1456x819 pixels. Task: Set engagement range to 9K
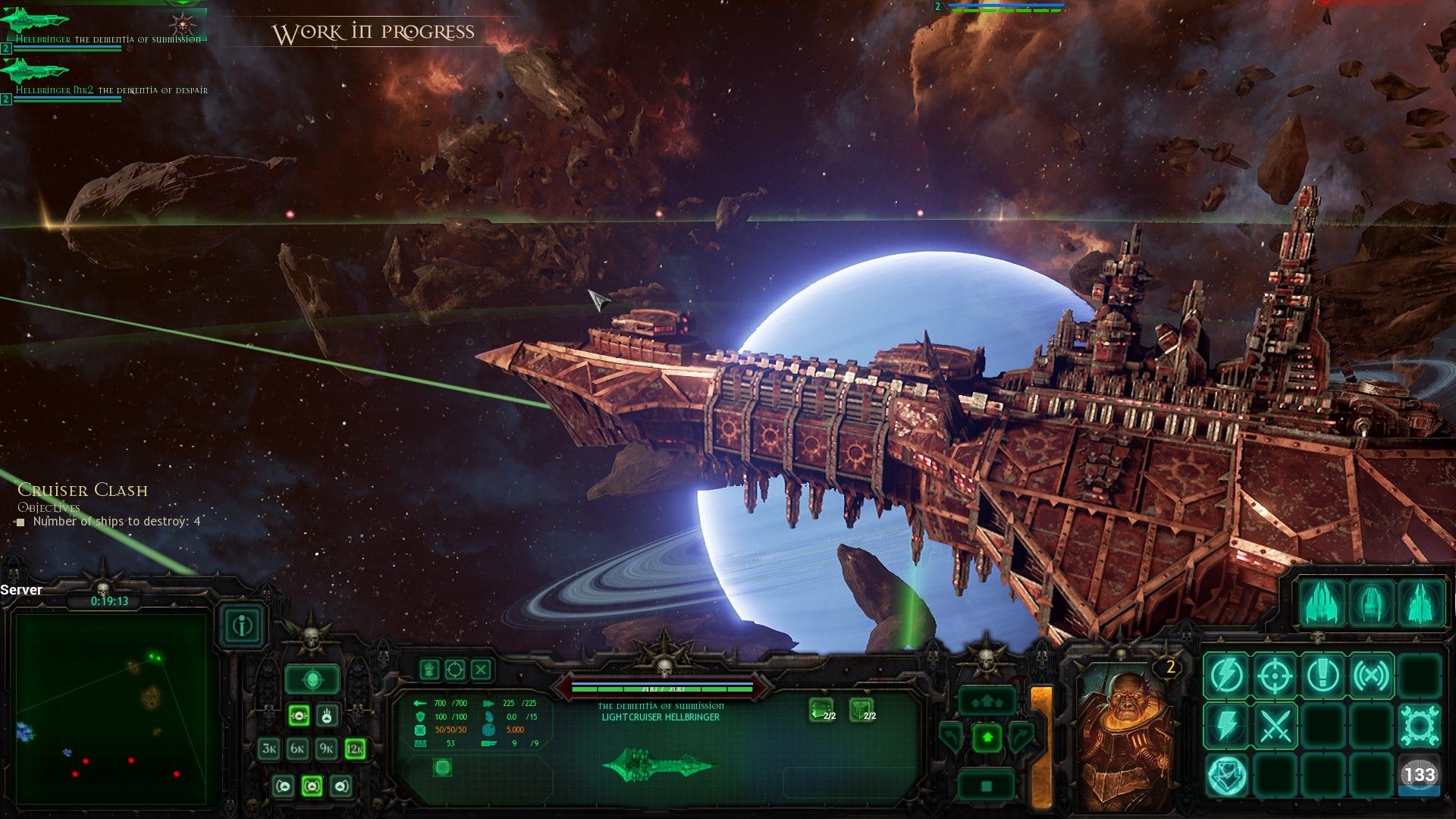coord(326,749)
